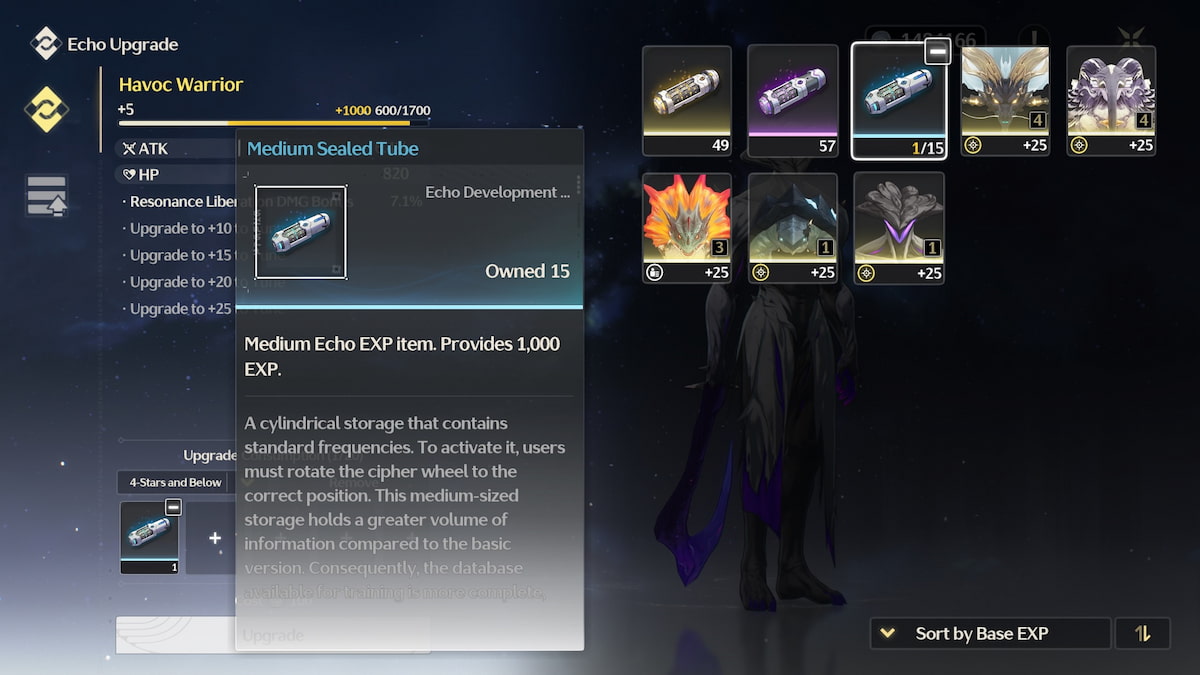This screenshot has height=675, width=1200.
Task: Switch to the yellow Echo Upgrade tab
Action: tap(45, 109)
